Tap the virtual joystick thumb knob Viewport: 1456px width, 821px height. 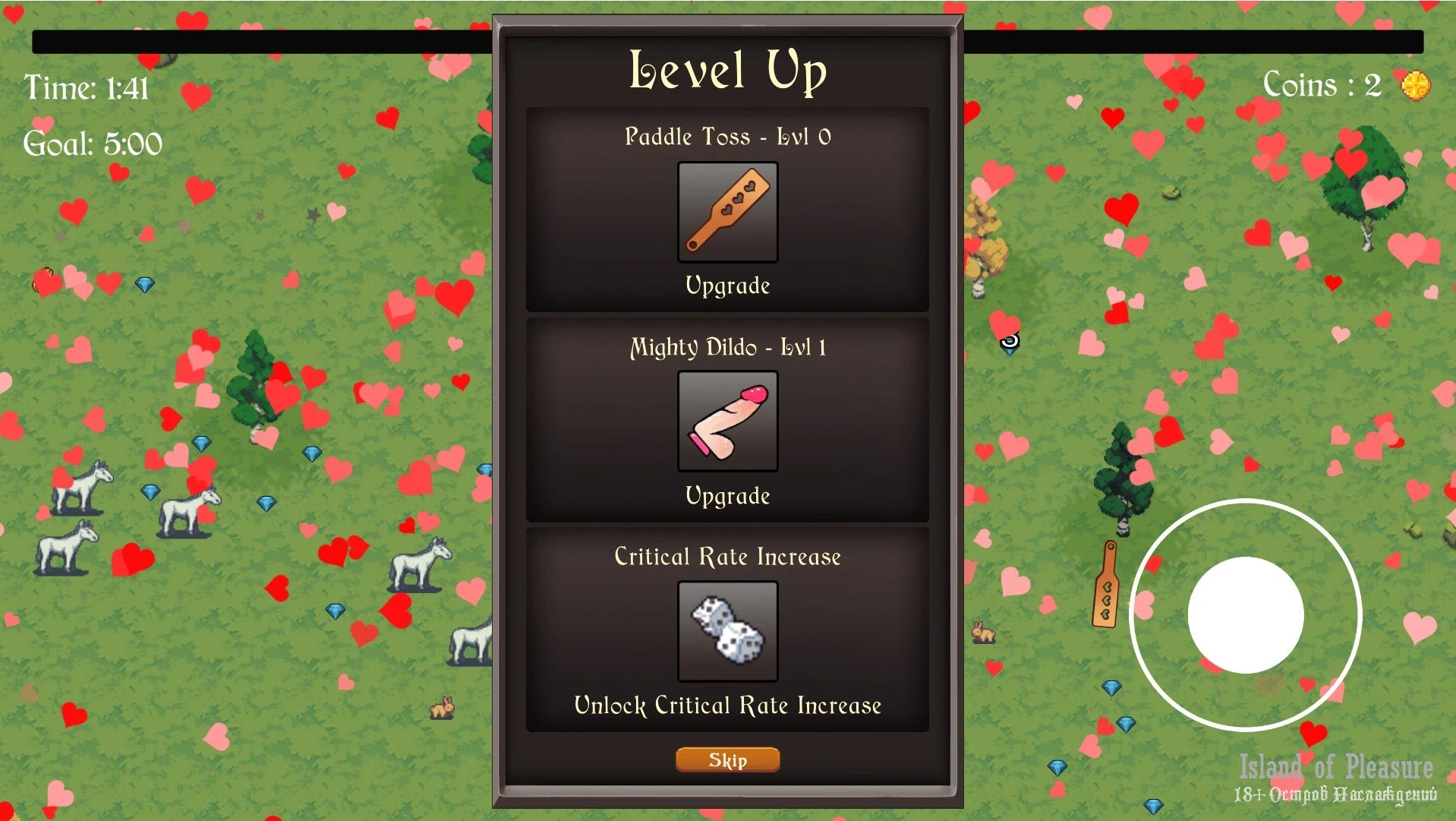coord(1245,614)
